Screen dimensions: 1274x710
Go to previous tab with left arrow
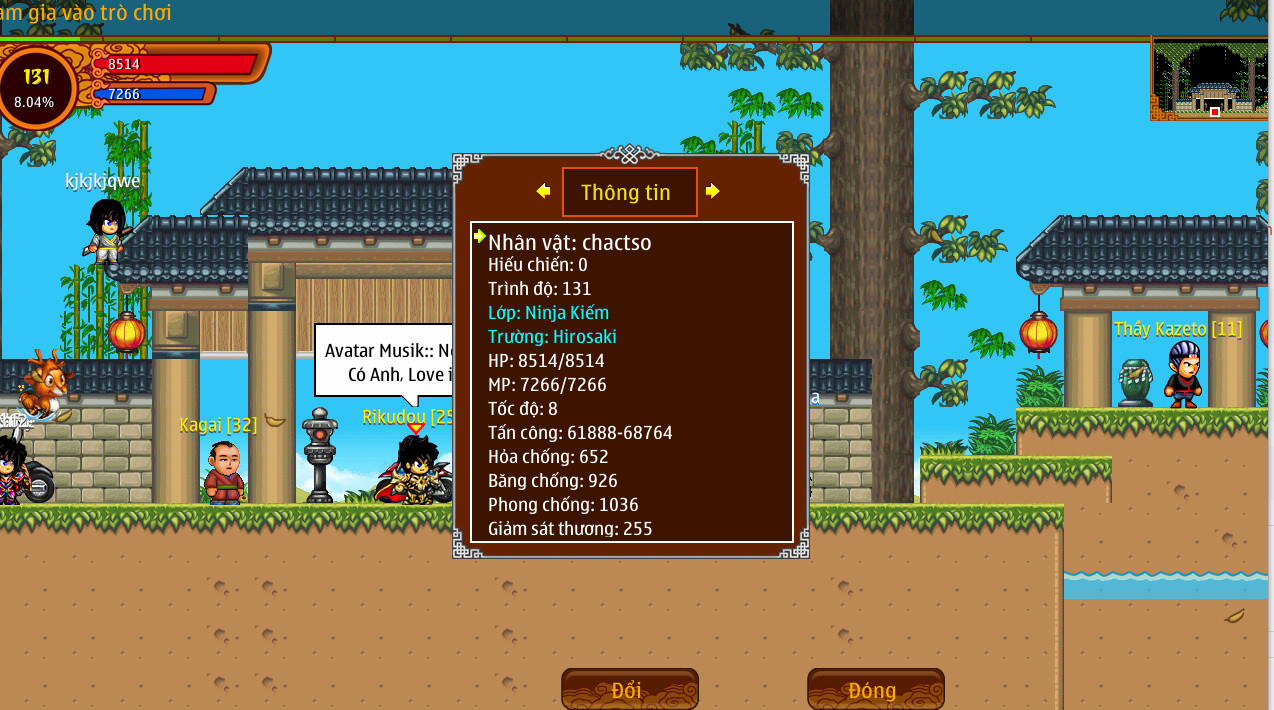pos(543,191)
